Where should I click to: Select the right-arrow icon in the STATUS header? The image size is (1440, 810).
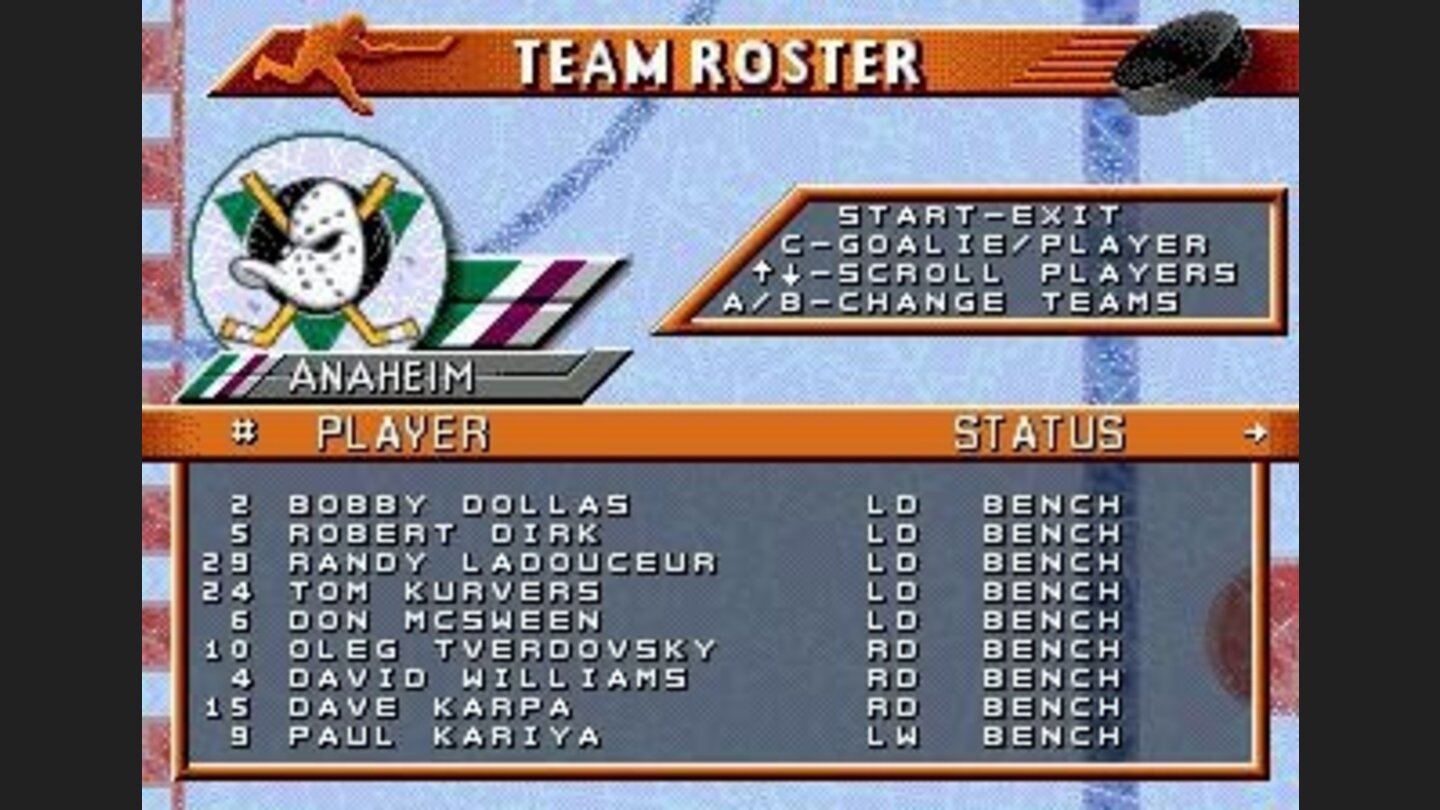click(1258, 435)
